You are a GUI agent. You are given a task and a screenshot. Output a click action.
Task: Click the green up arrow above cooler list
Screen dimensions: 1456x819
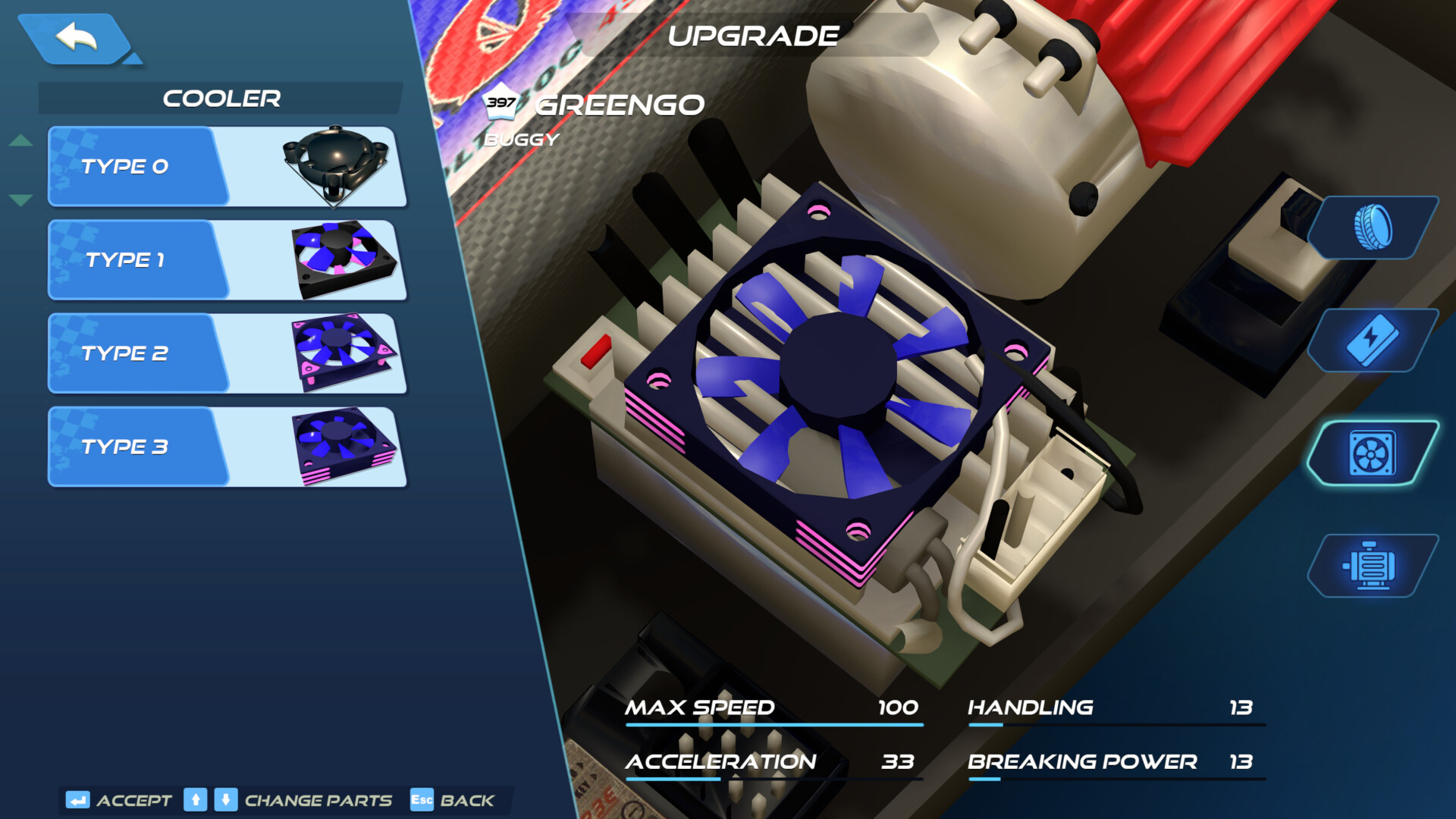[21, 140]
